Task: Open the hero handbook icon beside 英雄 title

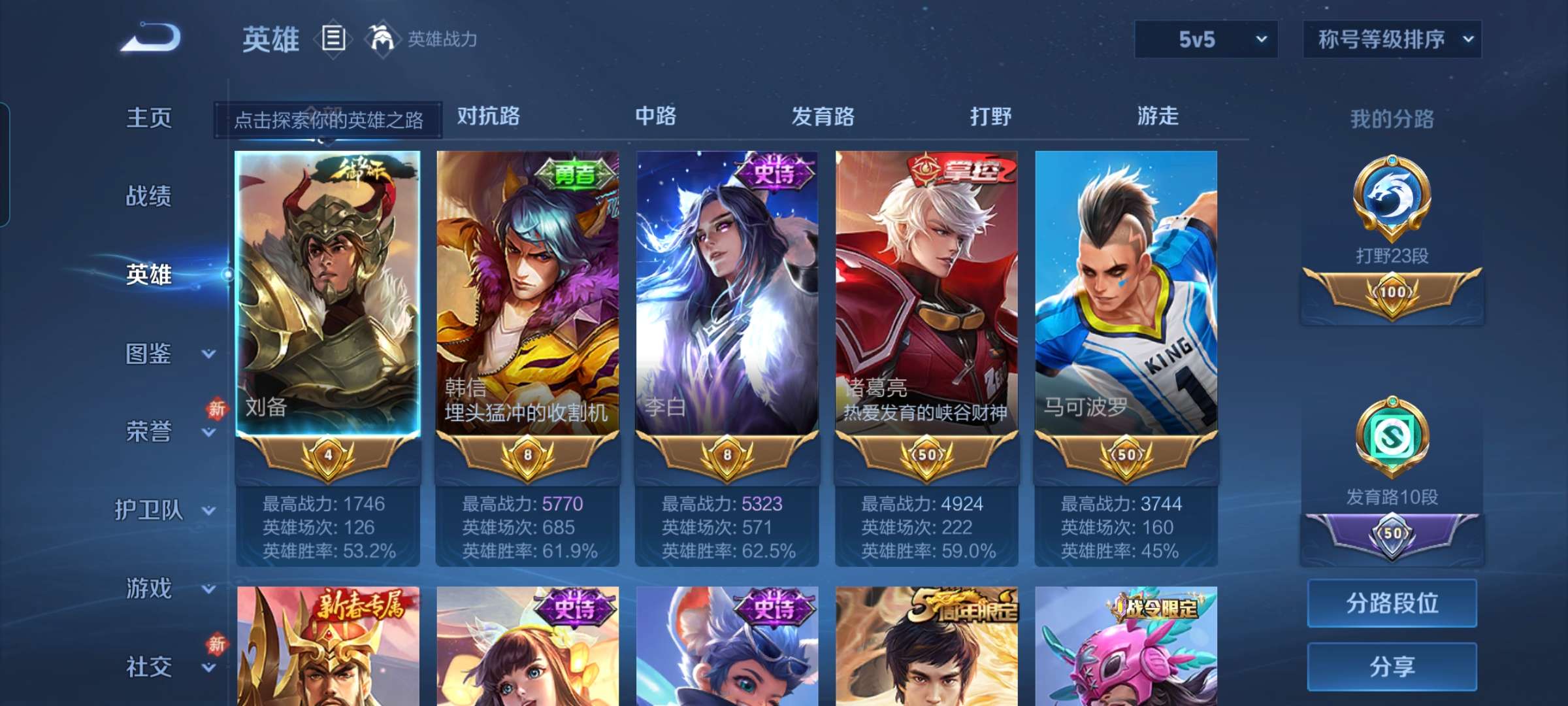Action: (333, 39)
